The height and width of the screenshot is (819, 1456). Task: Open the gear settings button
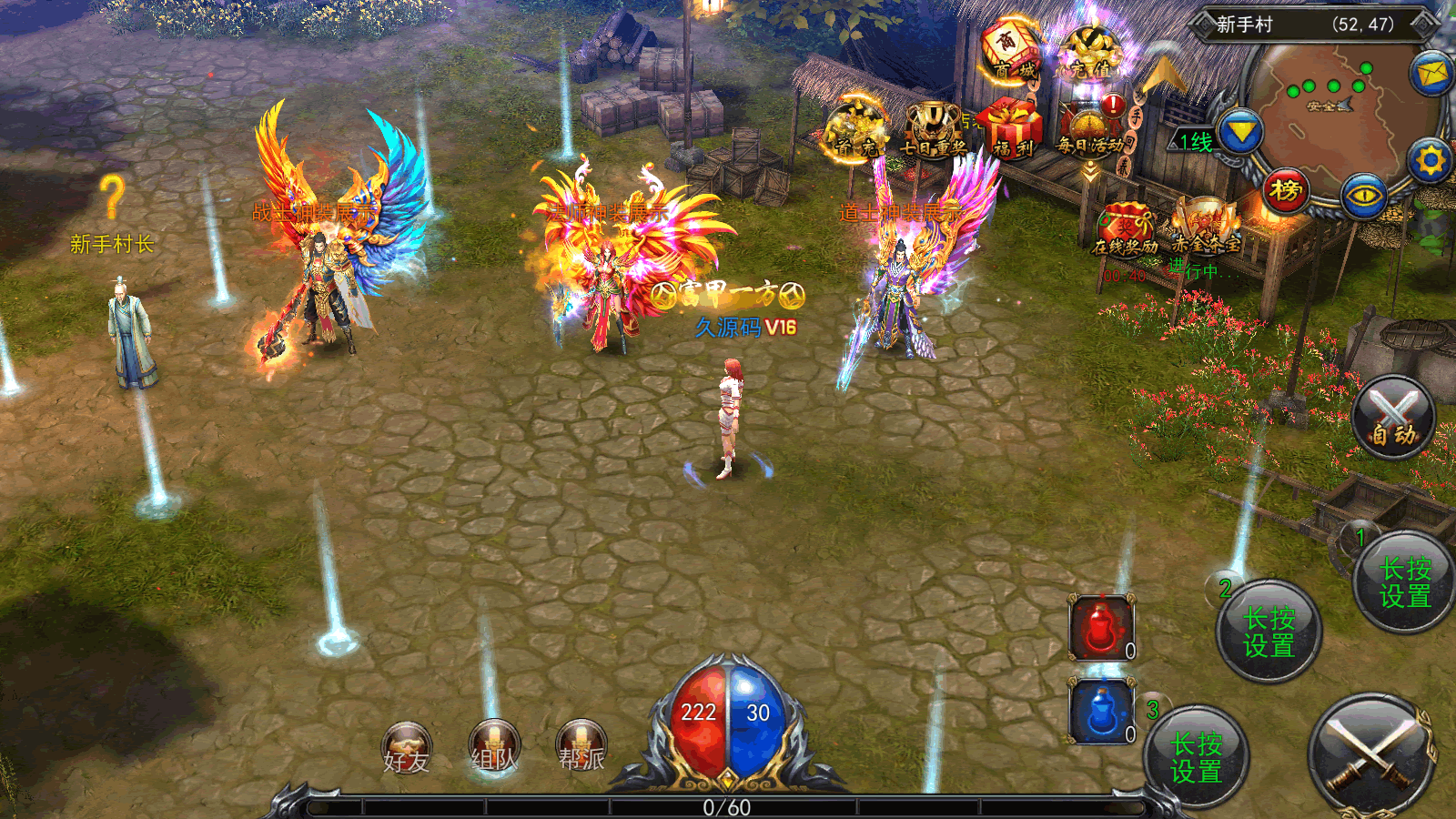[x=1430, y=161]
